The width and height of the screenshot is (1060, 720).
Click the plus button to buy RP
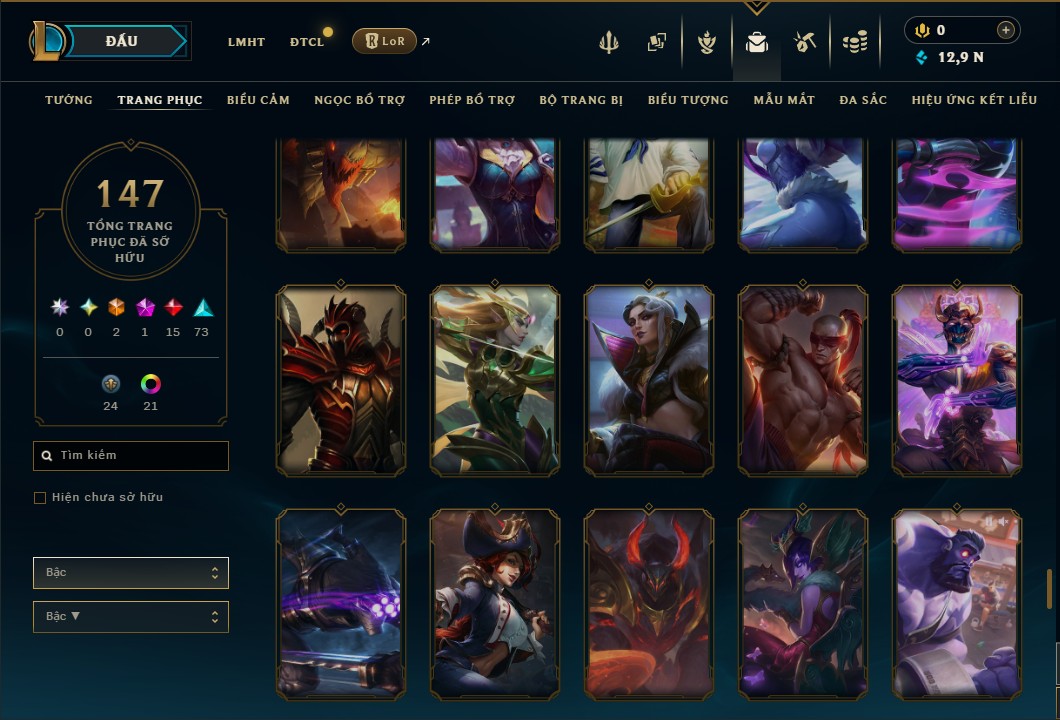click(x=1006, y=30)
